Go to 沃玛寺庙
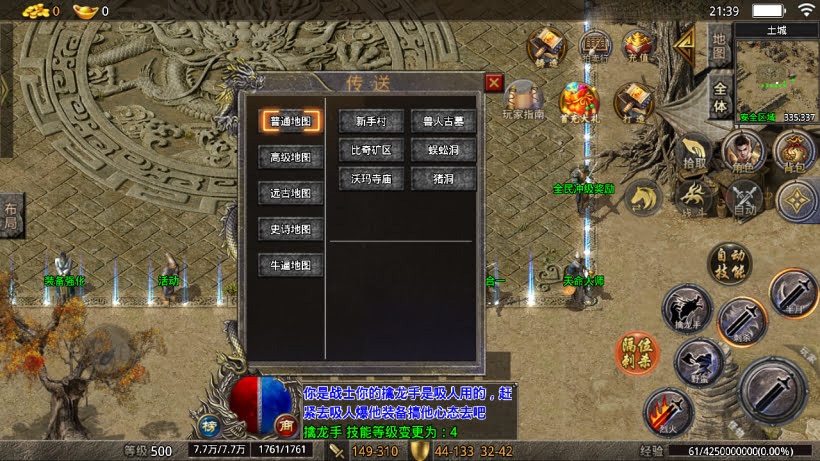The height and width of the screenshot is (461, 820). click(x=371, y=180)
